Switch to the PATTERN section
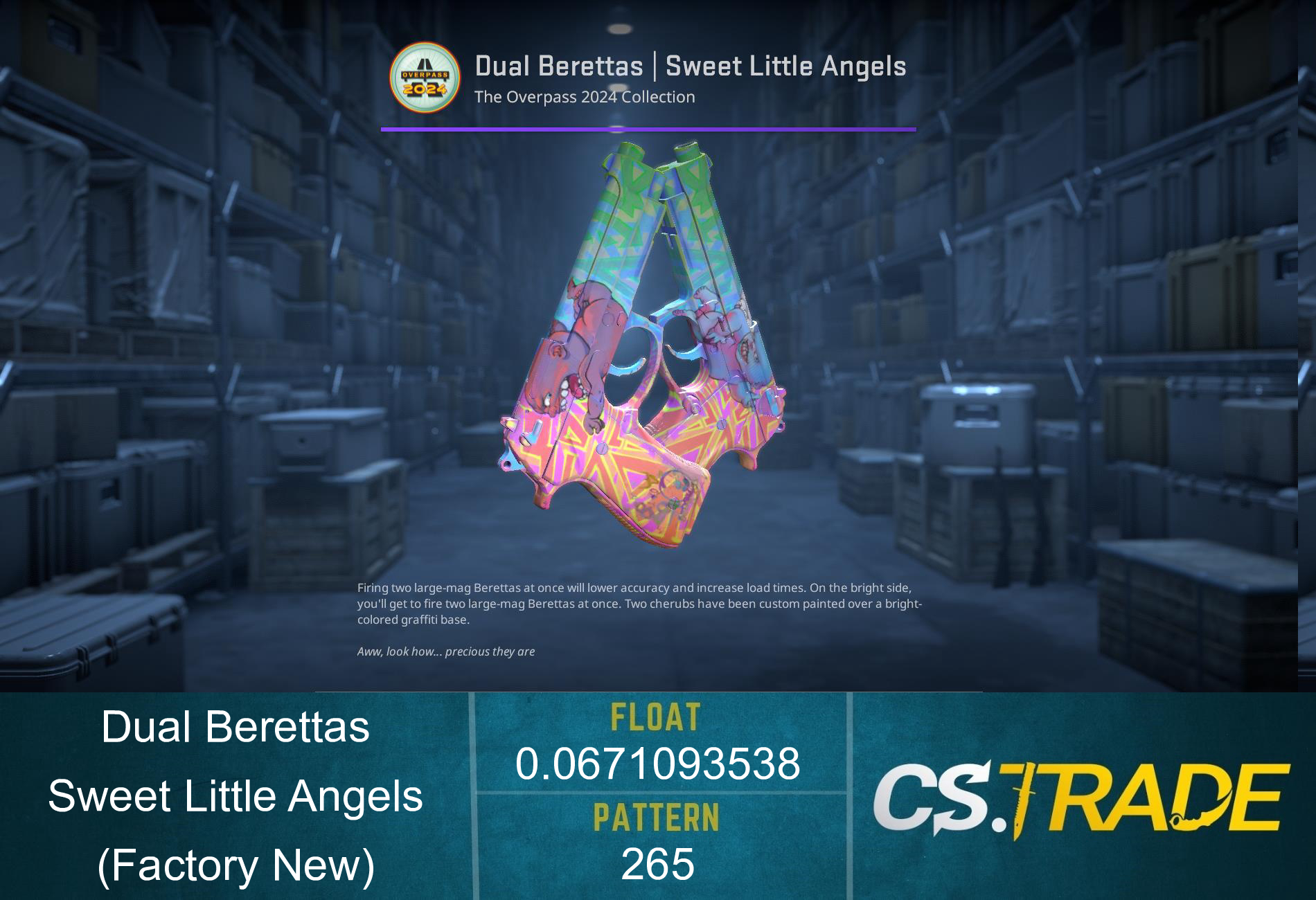The height and width of the screenshot is (900, 1316). 656,817
